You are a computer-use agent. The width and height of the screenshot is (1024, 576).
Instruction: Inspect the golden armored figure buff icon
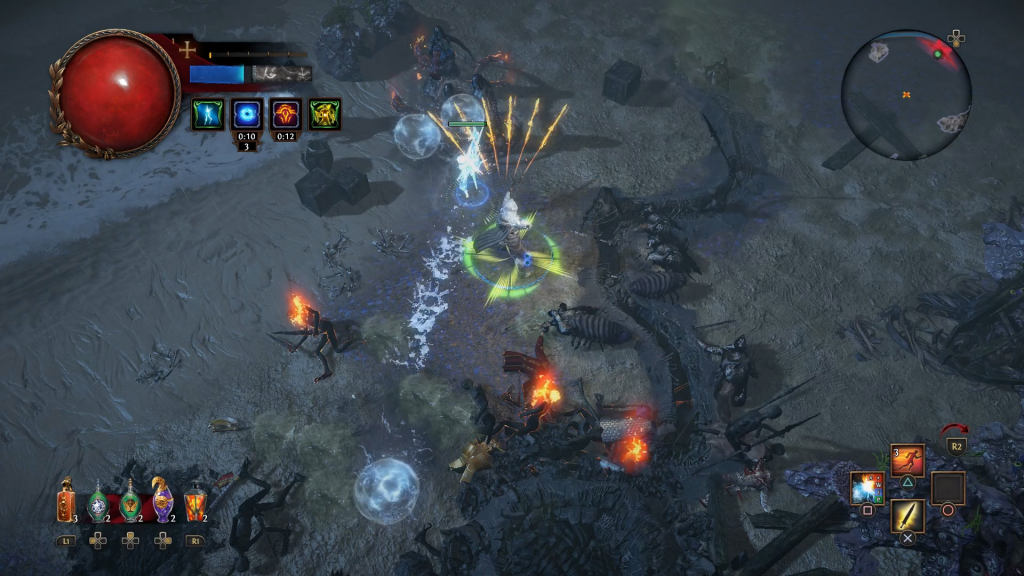click(x=325, y=114)
